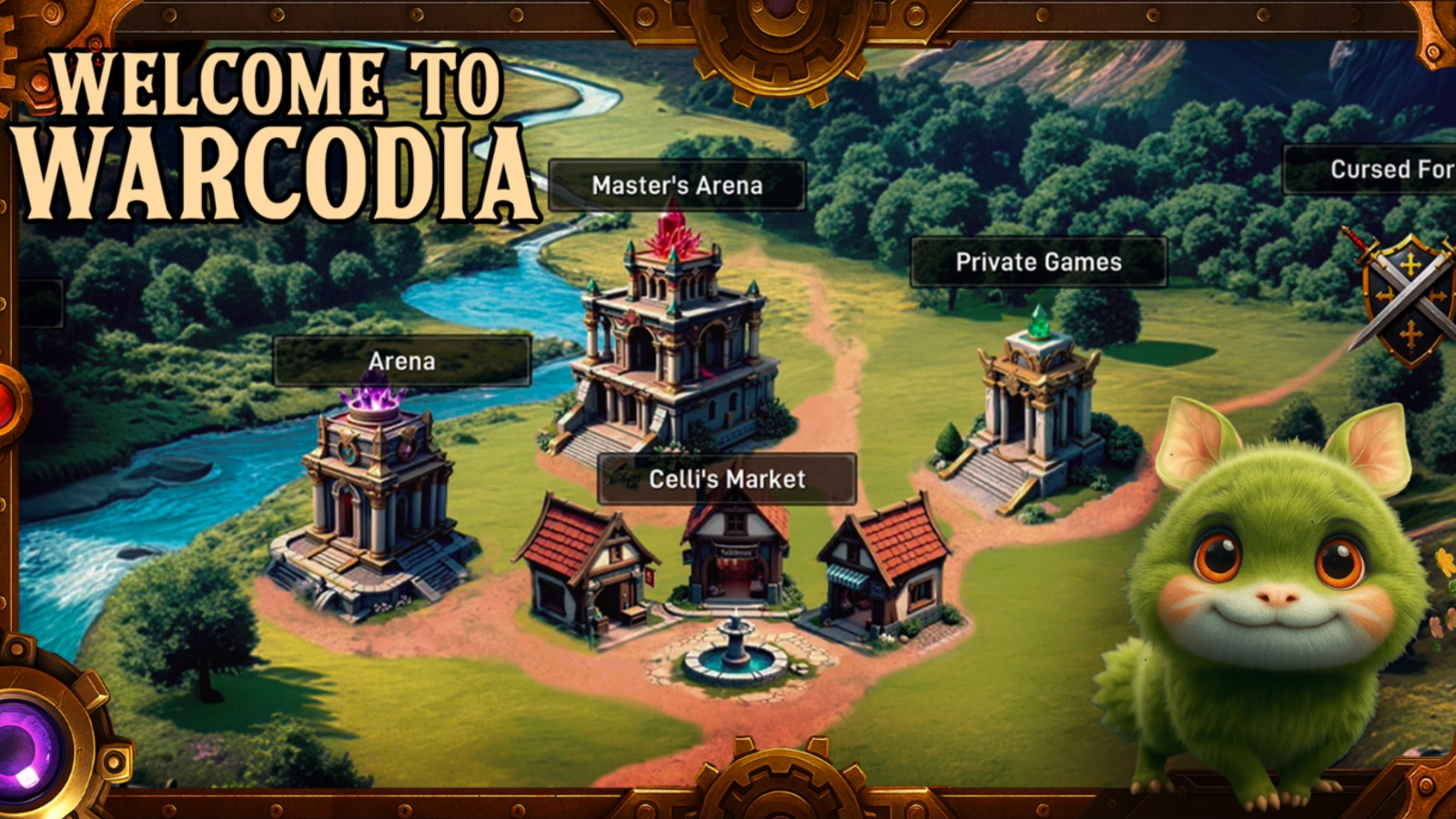Click the Private Games name label

1037,262
